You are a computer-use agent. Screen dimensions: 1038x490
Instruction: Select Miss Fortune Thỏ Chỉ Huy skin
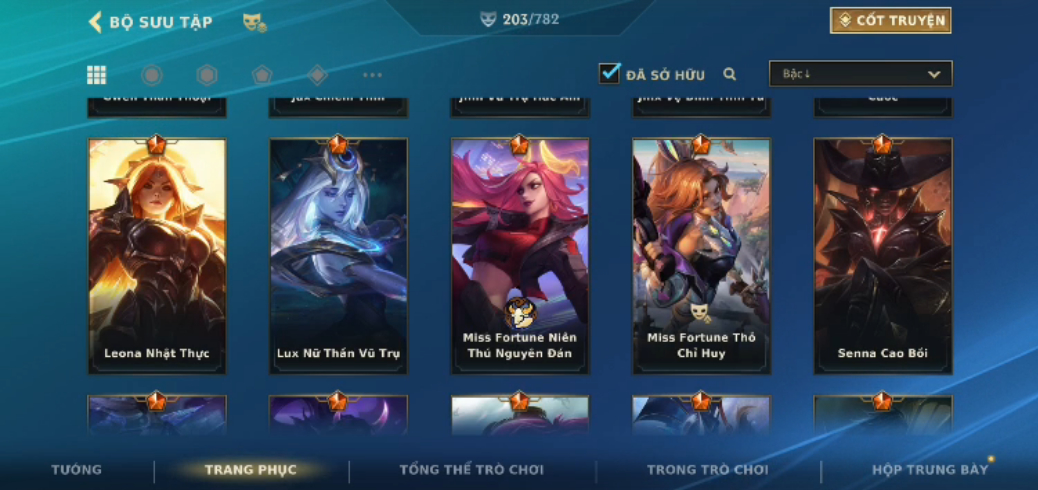[x=701, y=255]
